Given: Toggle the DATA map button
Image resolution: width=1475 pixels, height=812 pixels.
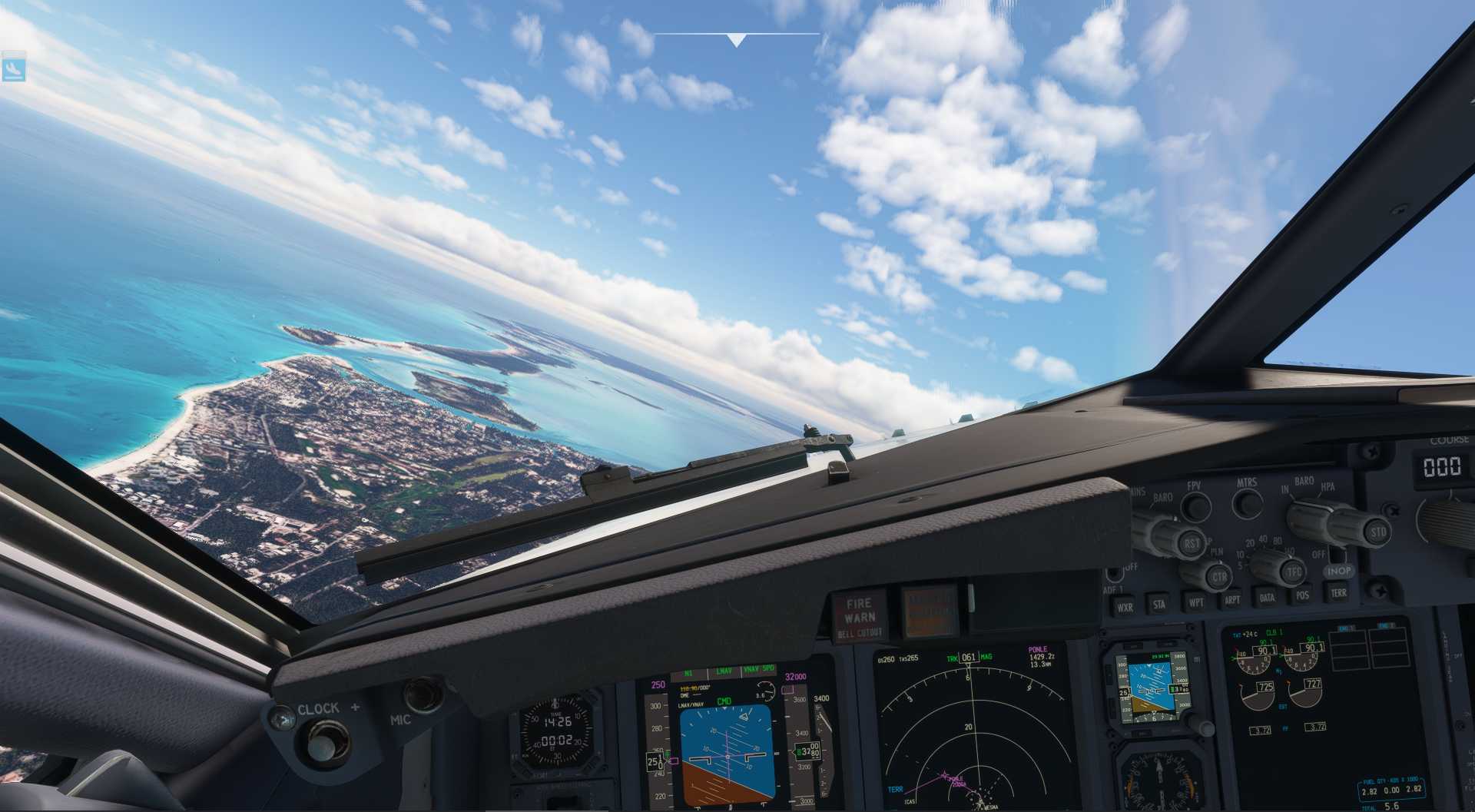Looking at the screenshot, I should 1267,597.
